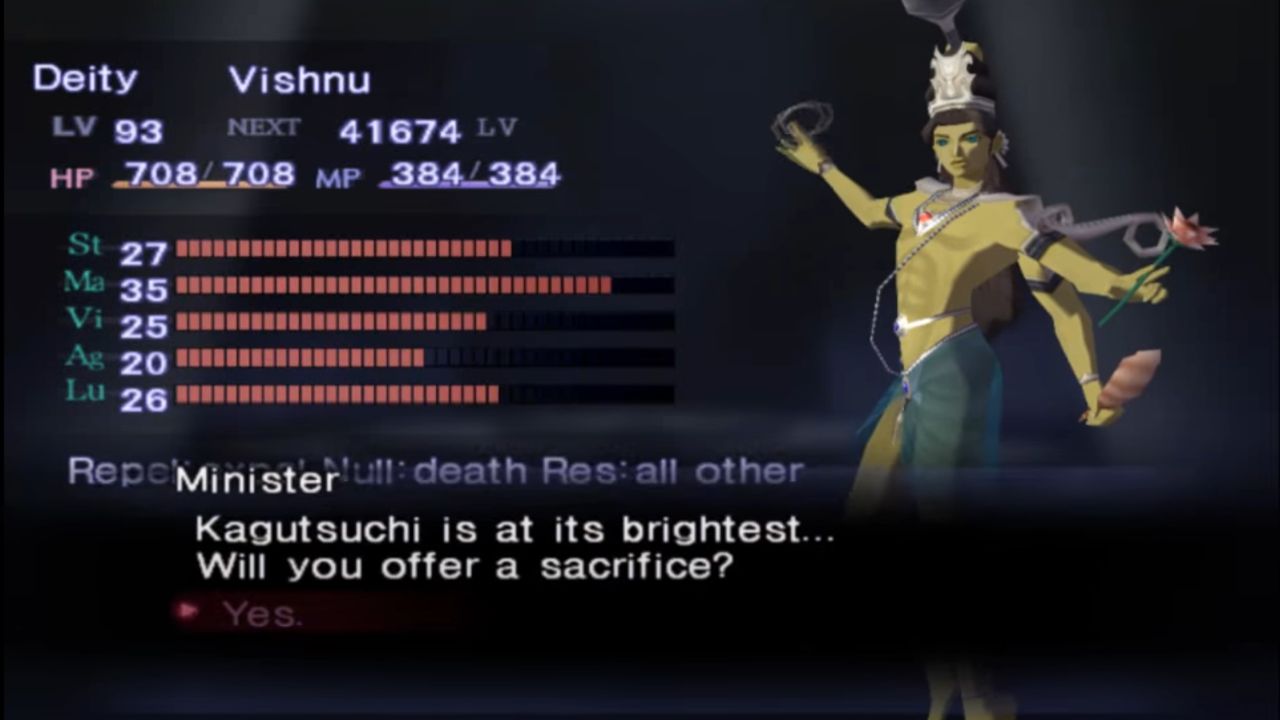
Task: Select the 'Yes.' sacrifice option
Action: point(262,613)
